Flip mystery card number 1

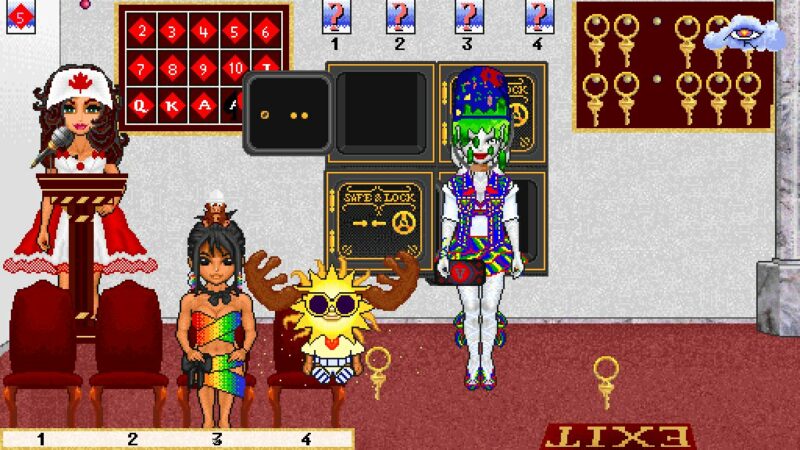(335, 16)
